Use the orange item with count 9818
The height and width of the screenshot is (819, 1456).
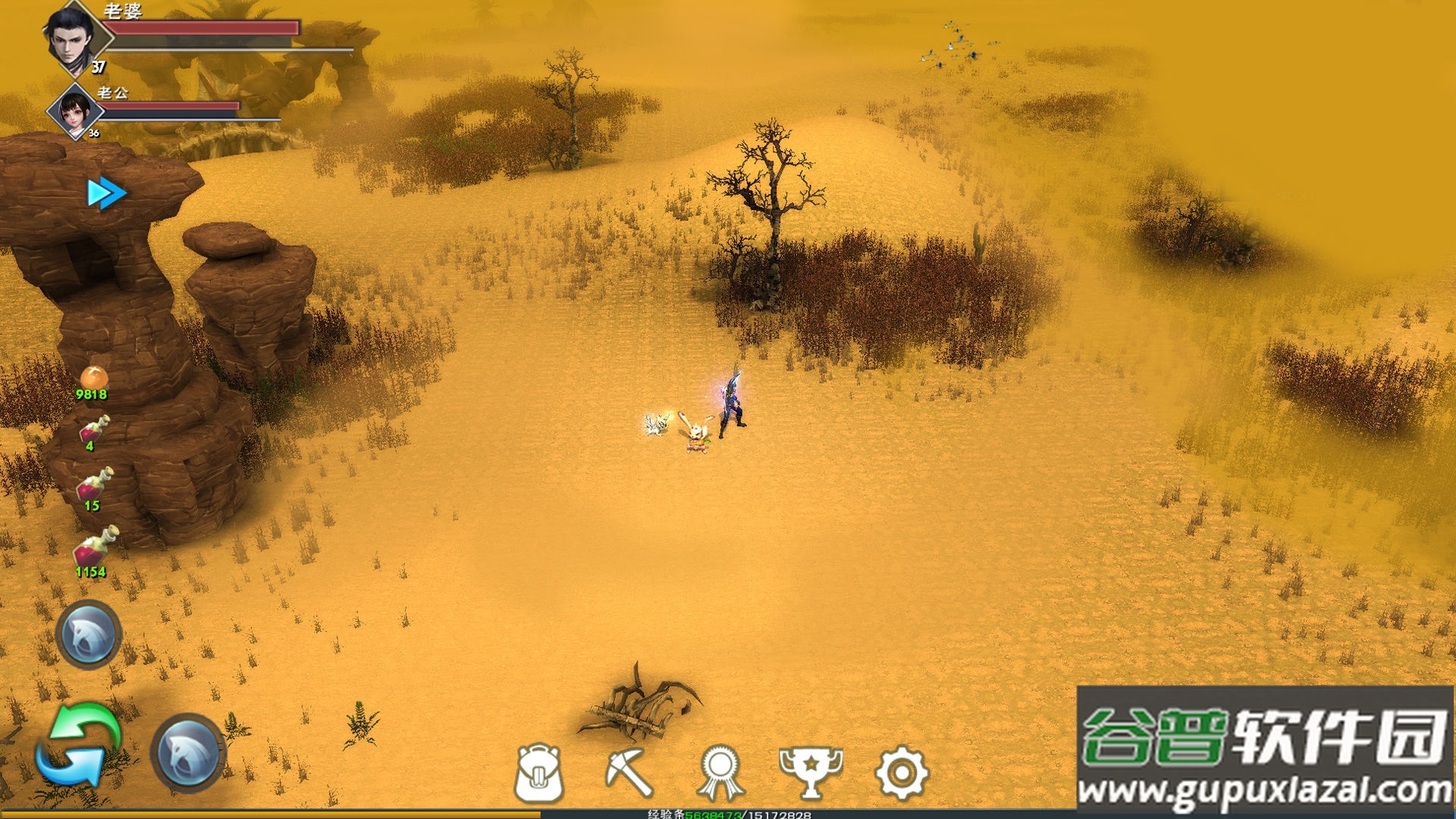click(93, 378)
